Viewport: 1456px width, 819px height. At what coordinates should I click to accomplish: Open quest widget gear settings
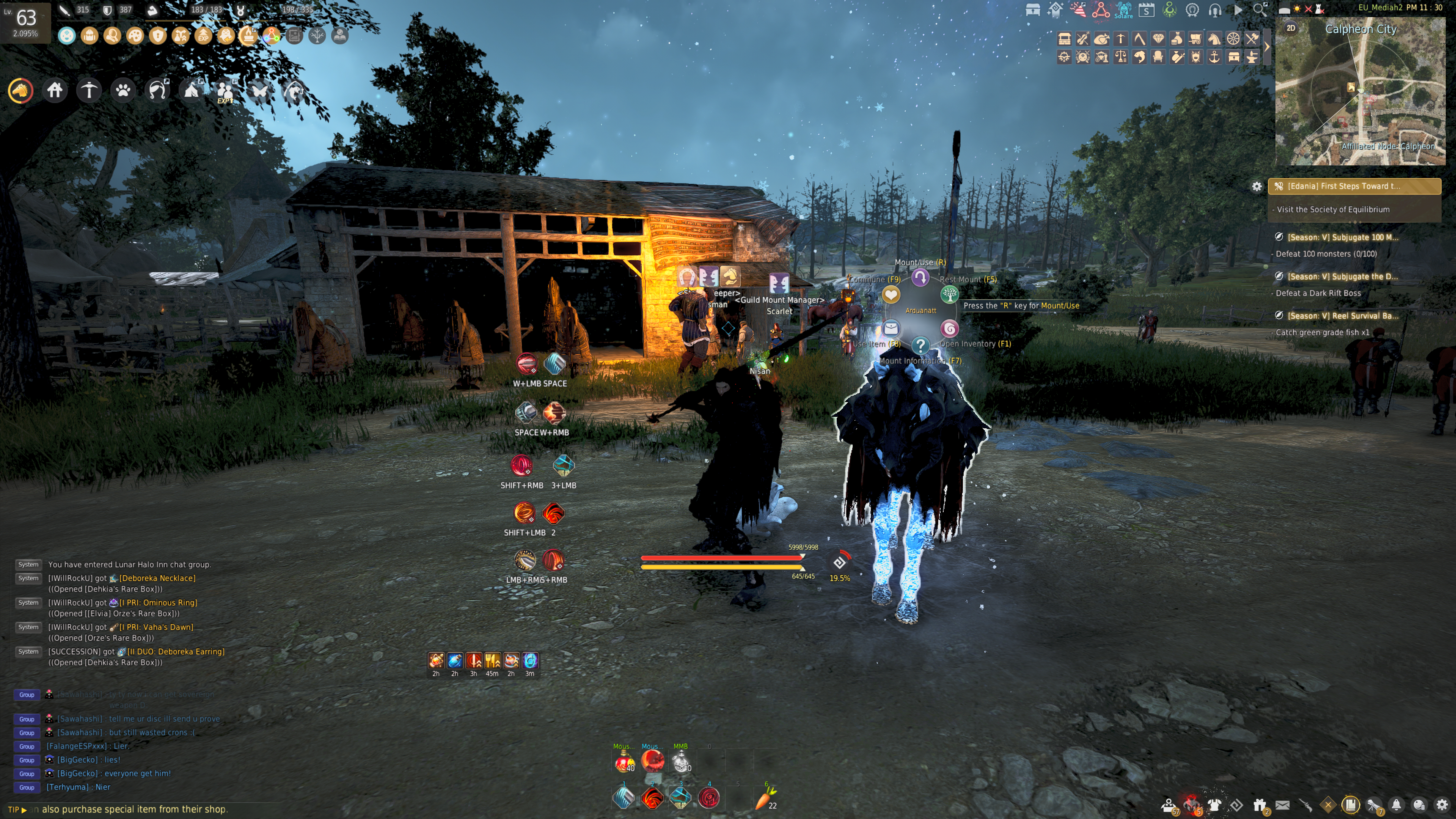pyautogui.click(x=1257, y=186)
